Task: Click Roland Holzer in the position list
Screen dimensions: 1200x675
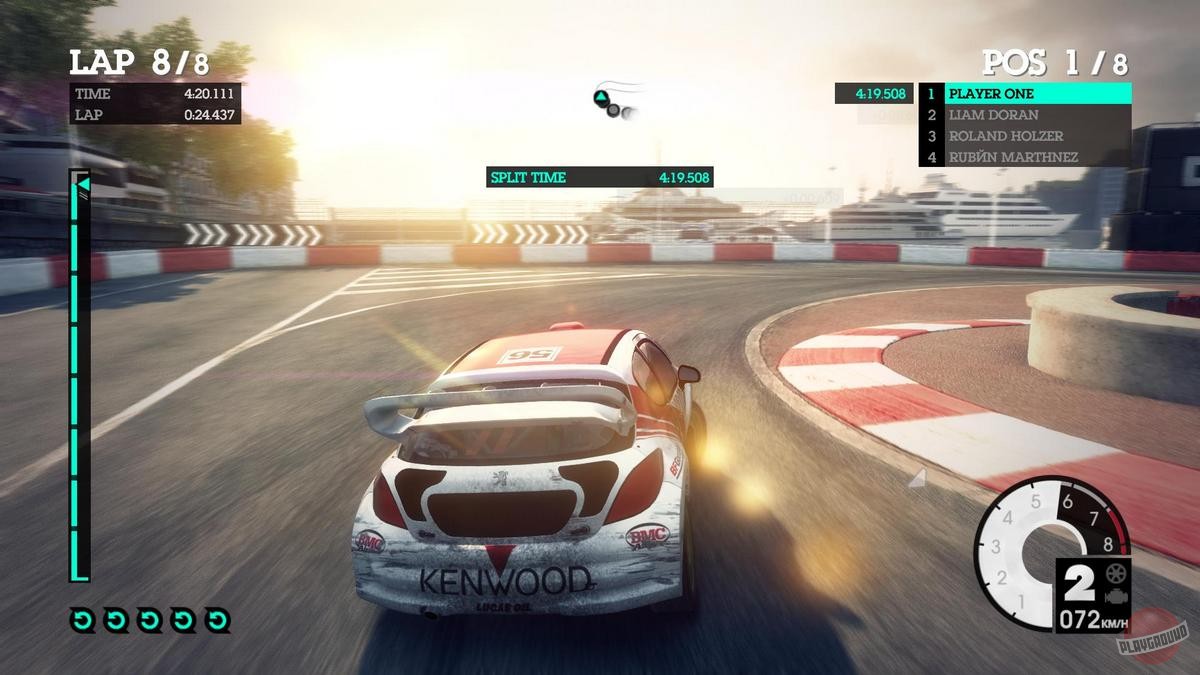Action: 1024,136
